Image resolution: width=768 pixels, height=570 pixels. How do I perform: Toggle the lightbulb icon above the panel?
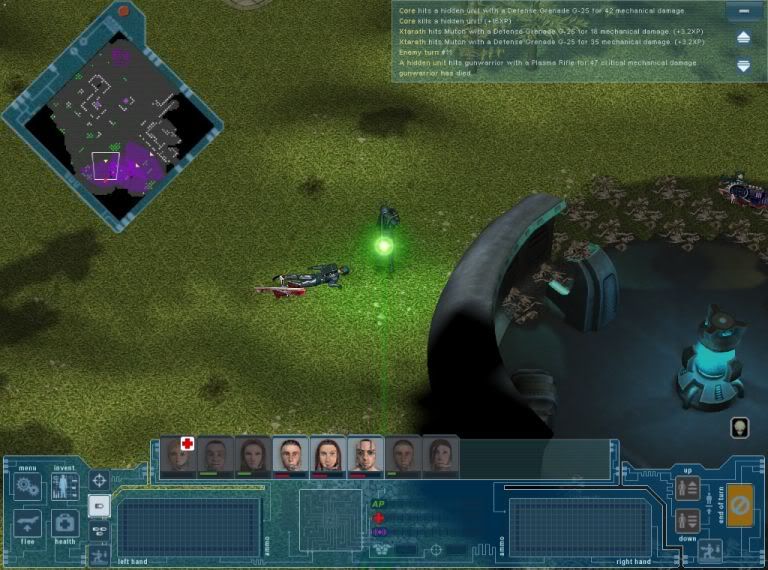[740, 427]
